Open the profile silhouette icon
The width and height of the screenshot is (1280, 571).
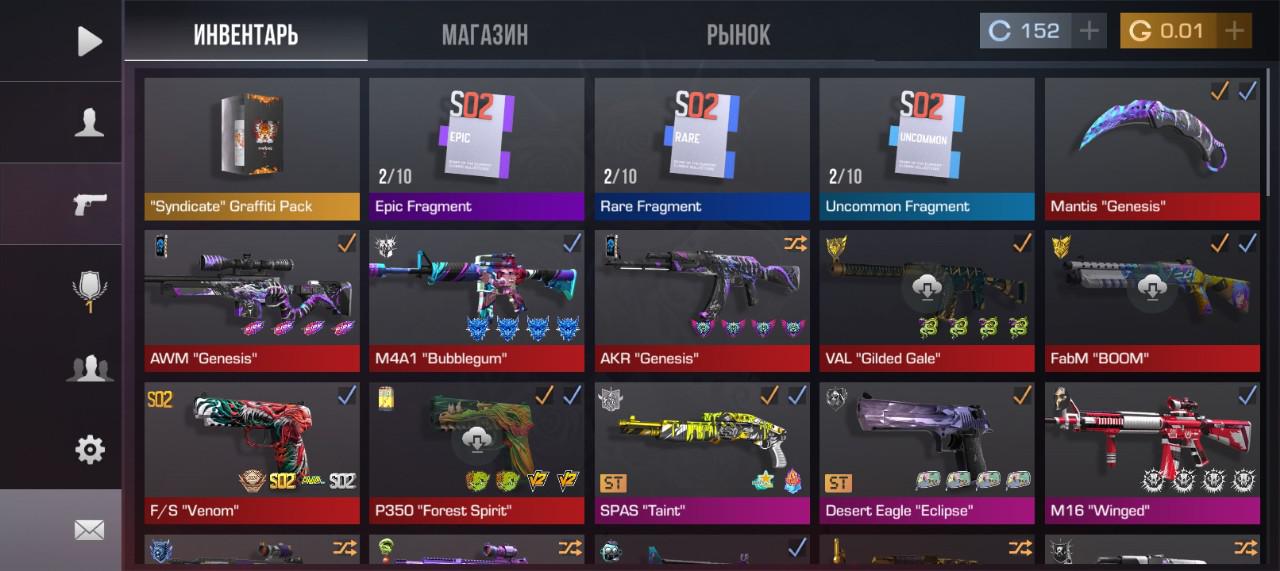point(89,122)
